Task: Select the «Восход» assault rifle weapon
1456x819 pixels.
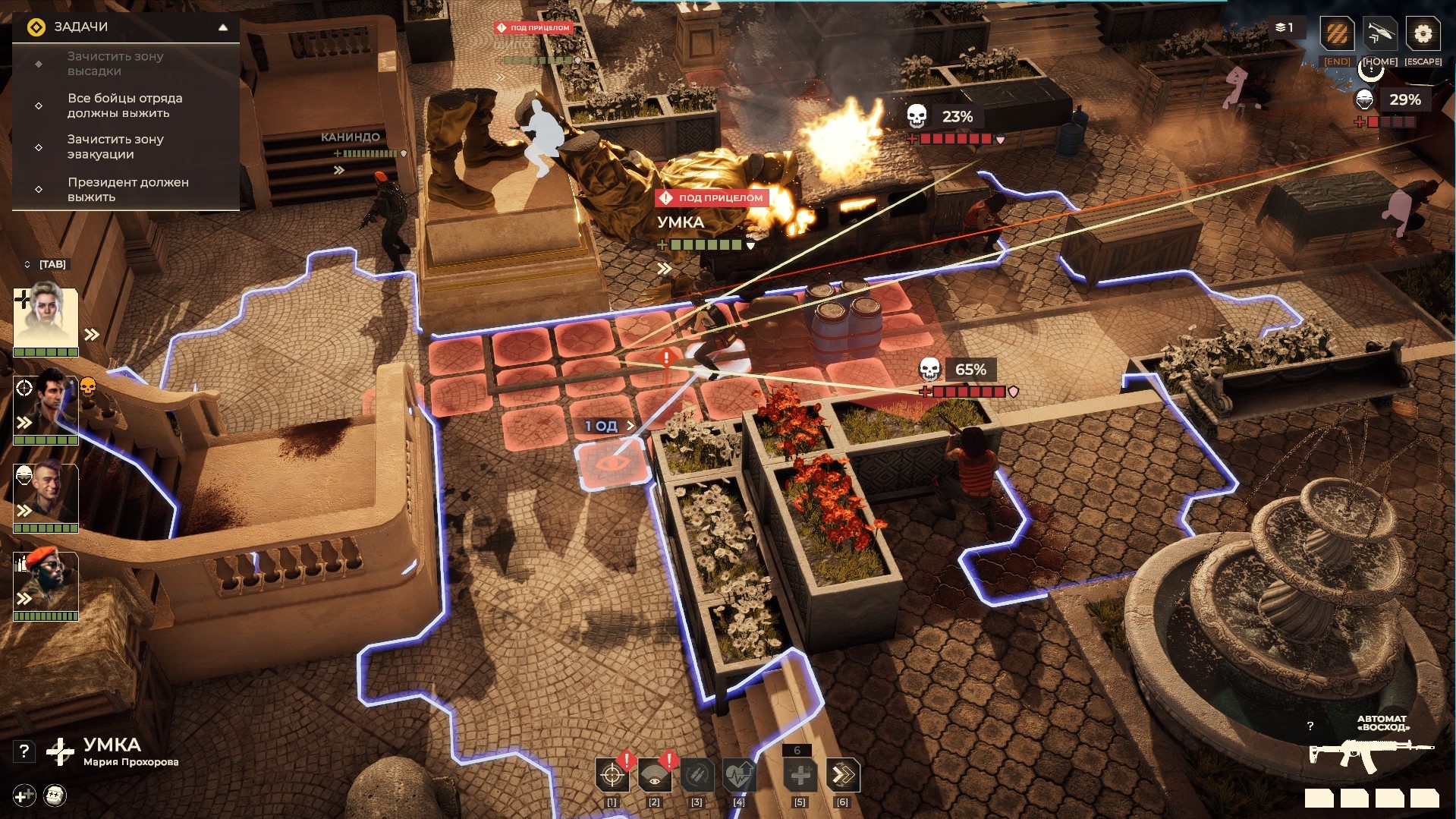Action: click(x=1370, y=754)
